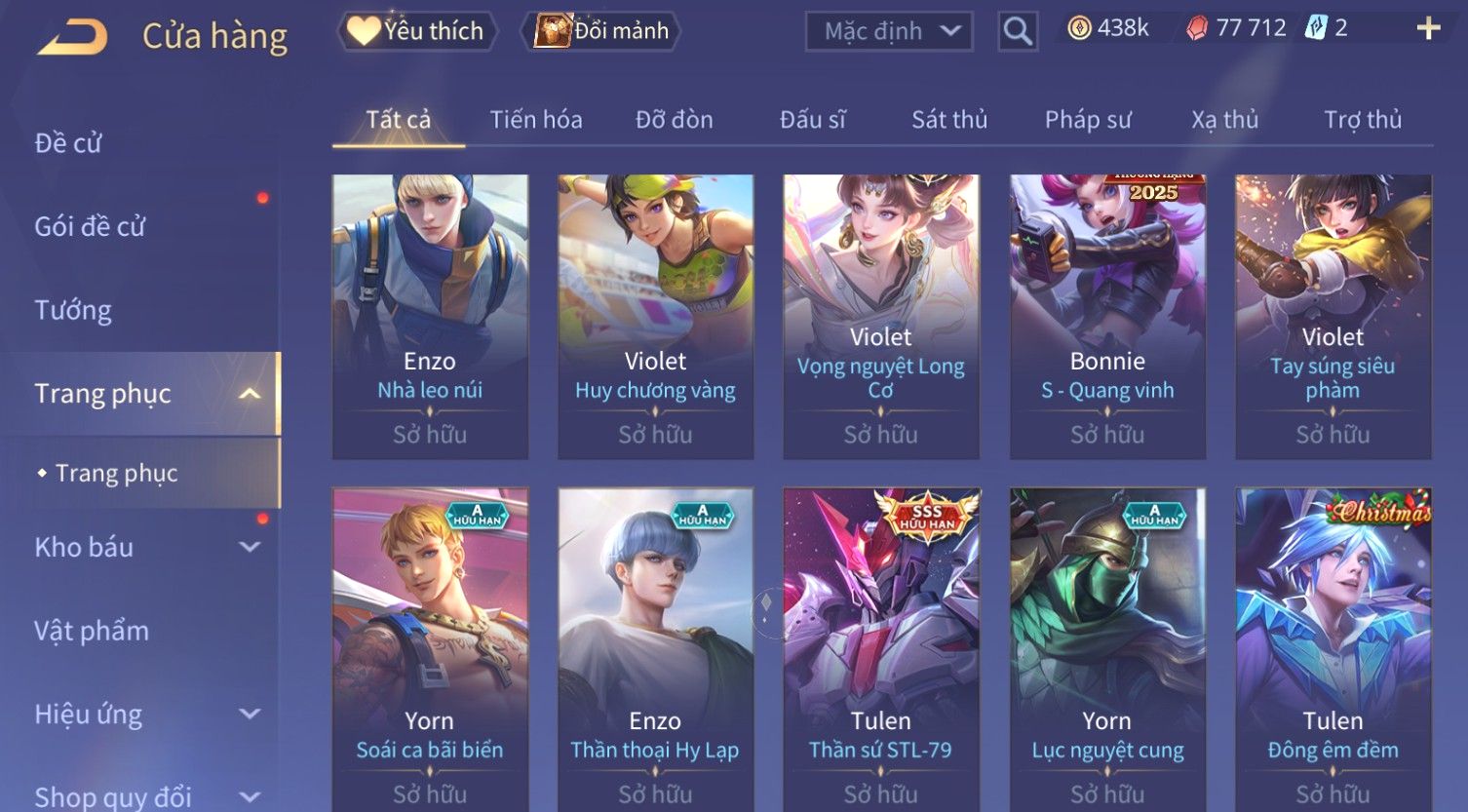Screen dimensions: 1468x812
Task: Open the Đề cử menu entry
Action: click(68, 143)
